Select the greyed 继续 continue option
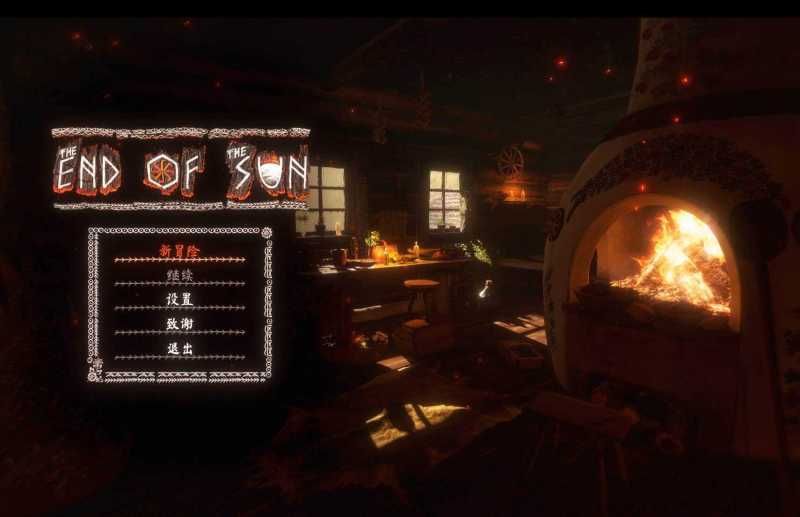The image size is (800, 517). pyautogui.click(x=180, y=275)
